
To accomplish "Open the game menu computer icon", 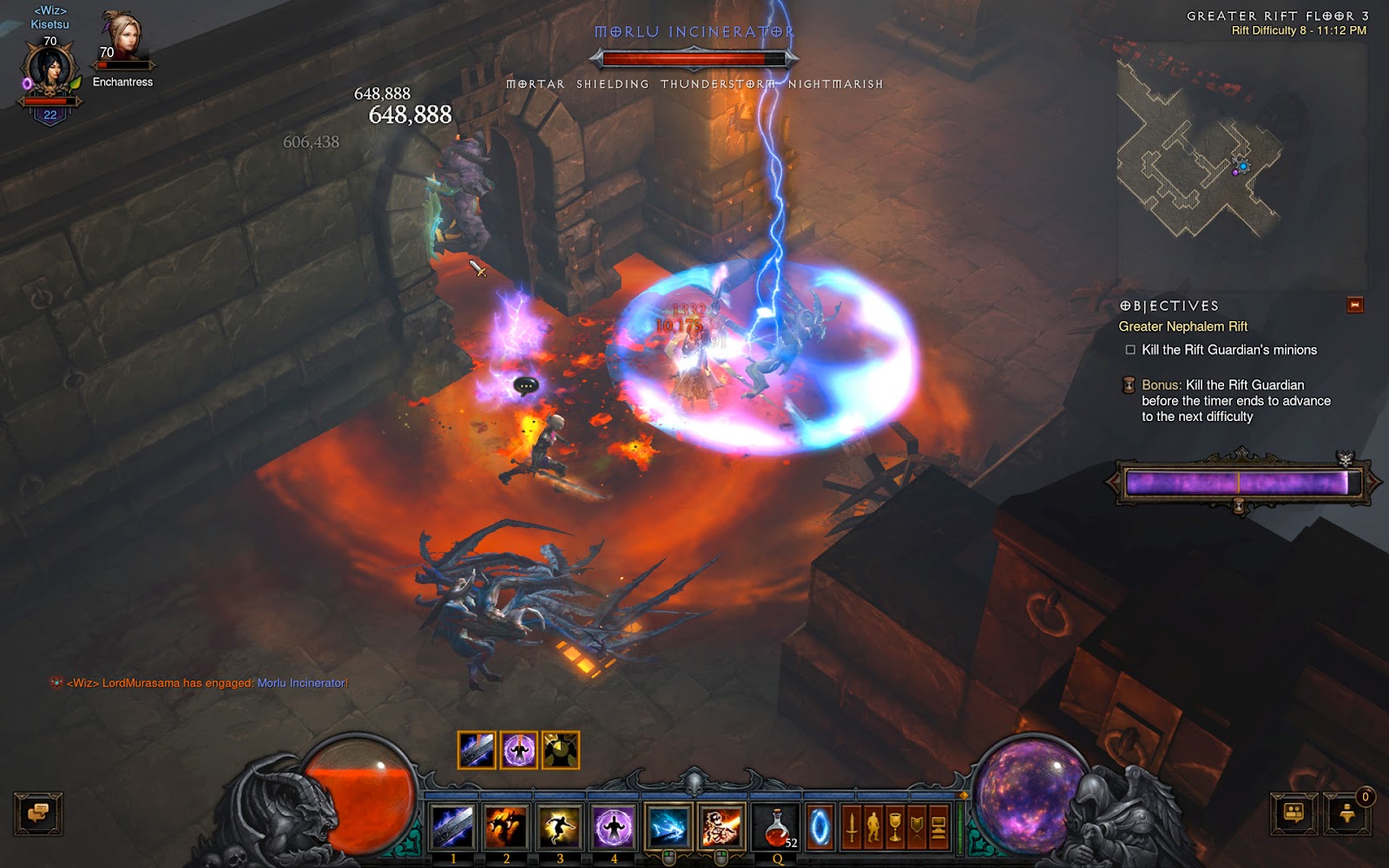I will tap(938, 827).
